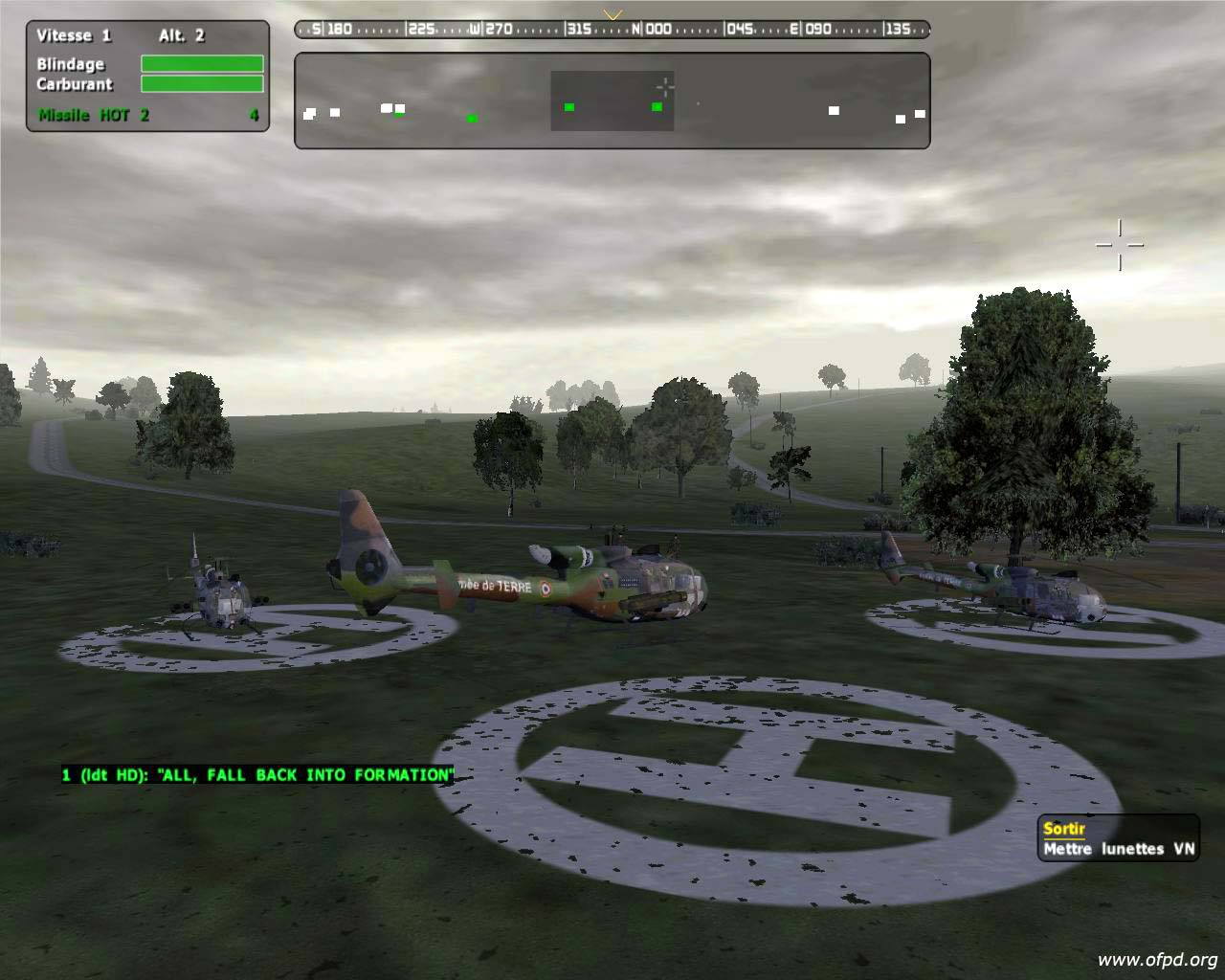
Task: Click the radar display panel
Action: coord(612,101)
